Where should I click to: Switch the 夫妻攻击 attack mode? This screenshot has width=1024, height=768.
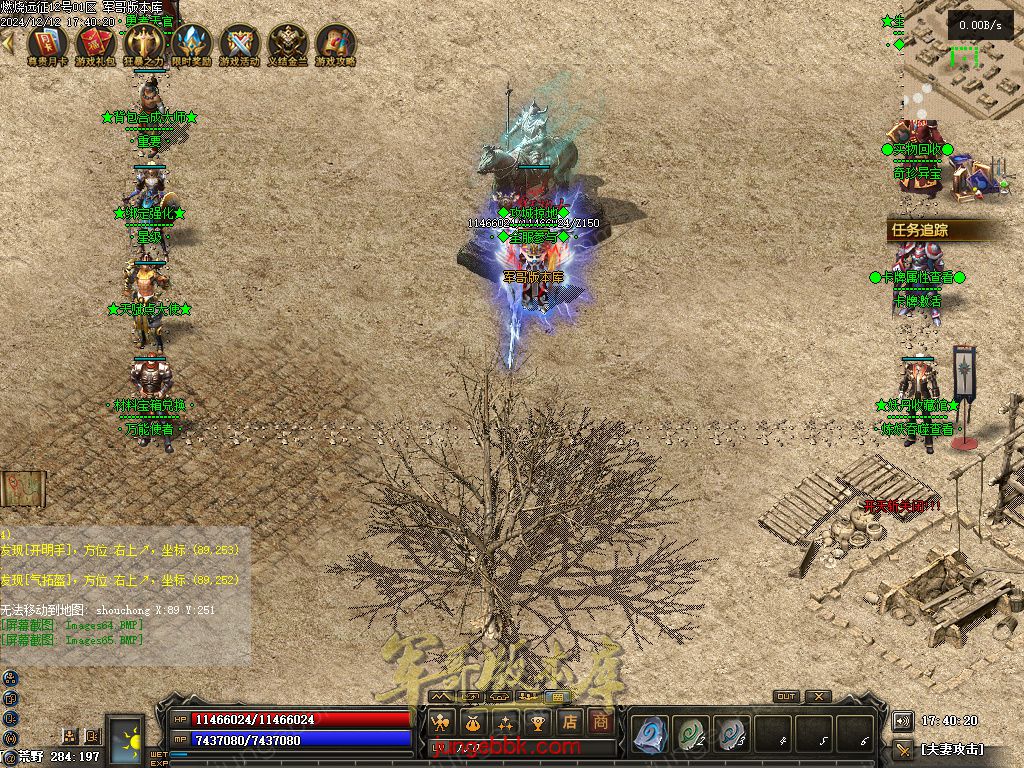(952, 749)
